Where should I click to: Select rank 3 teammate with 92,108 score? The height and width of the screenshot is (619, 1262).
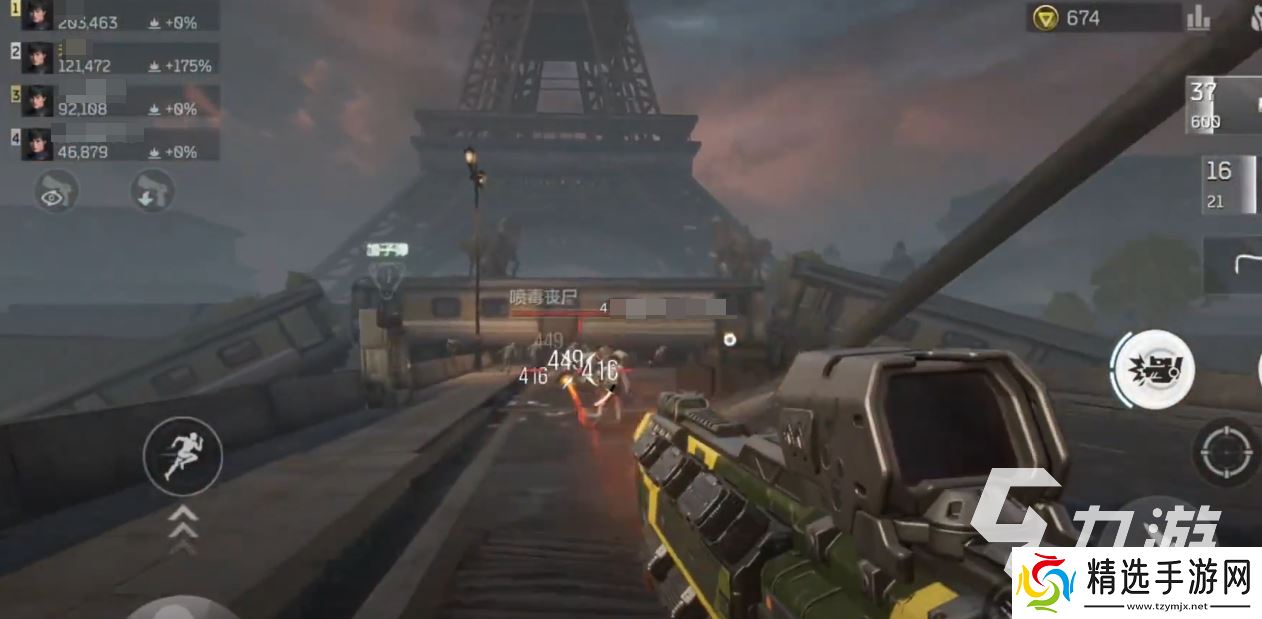click(x=115, y=101)
